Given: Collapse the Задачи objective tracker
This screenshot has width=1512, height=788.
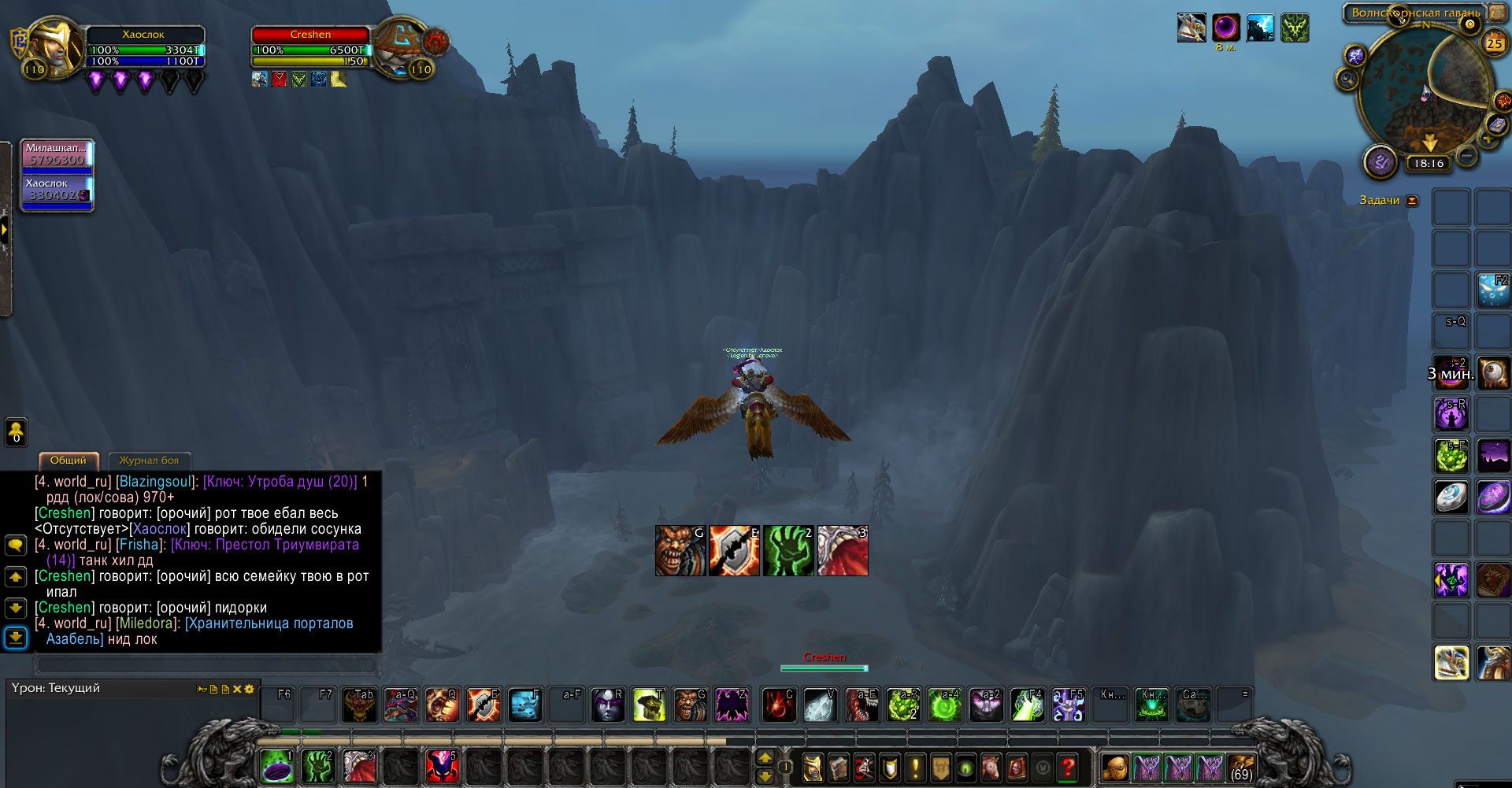Looking at the screenshot, I should (x=1413, y=201).
